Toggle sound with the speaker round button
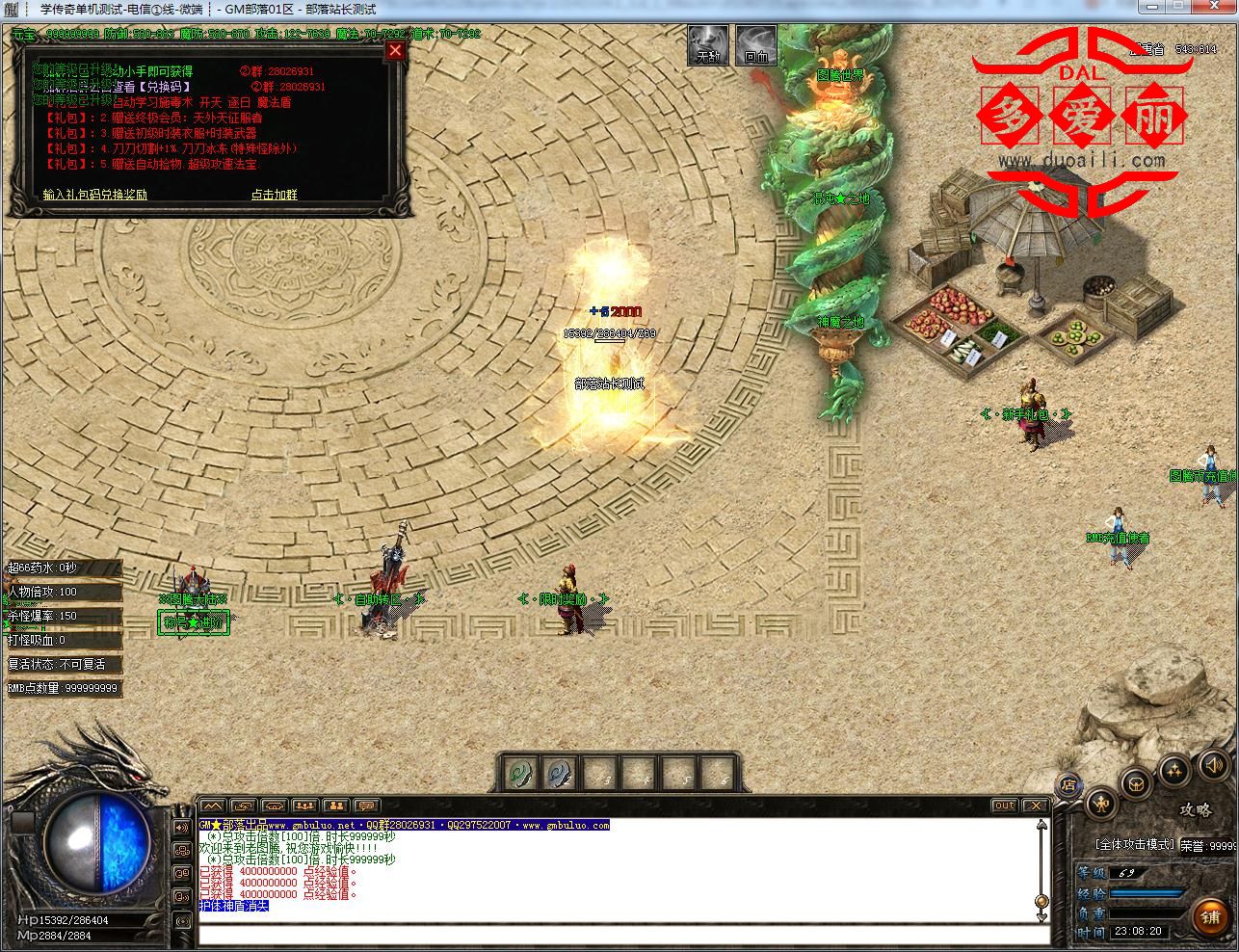1239x952 pixels. click(x=1213, y=766)
